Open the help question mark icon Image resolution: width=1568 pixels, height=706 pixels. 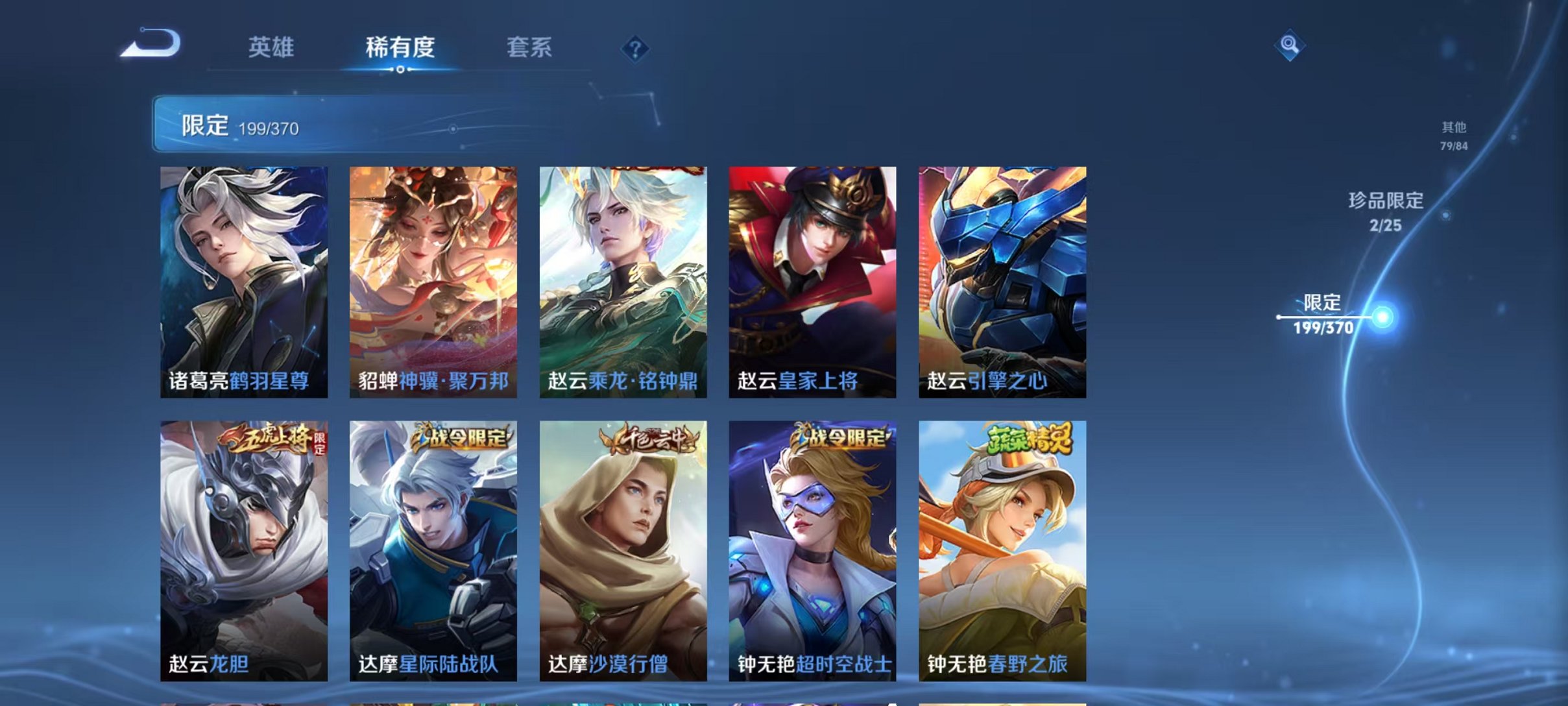tap(637, 49)
